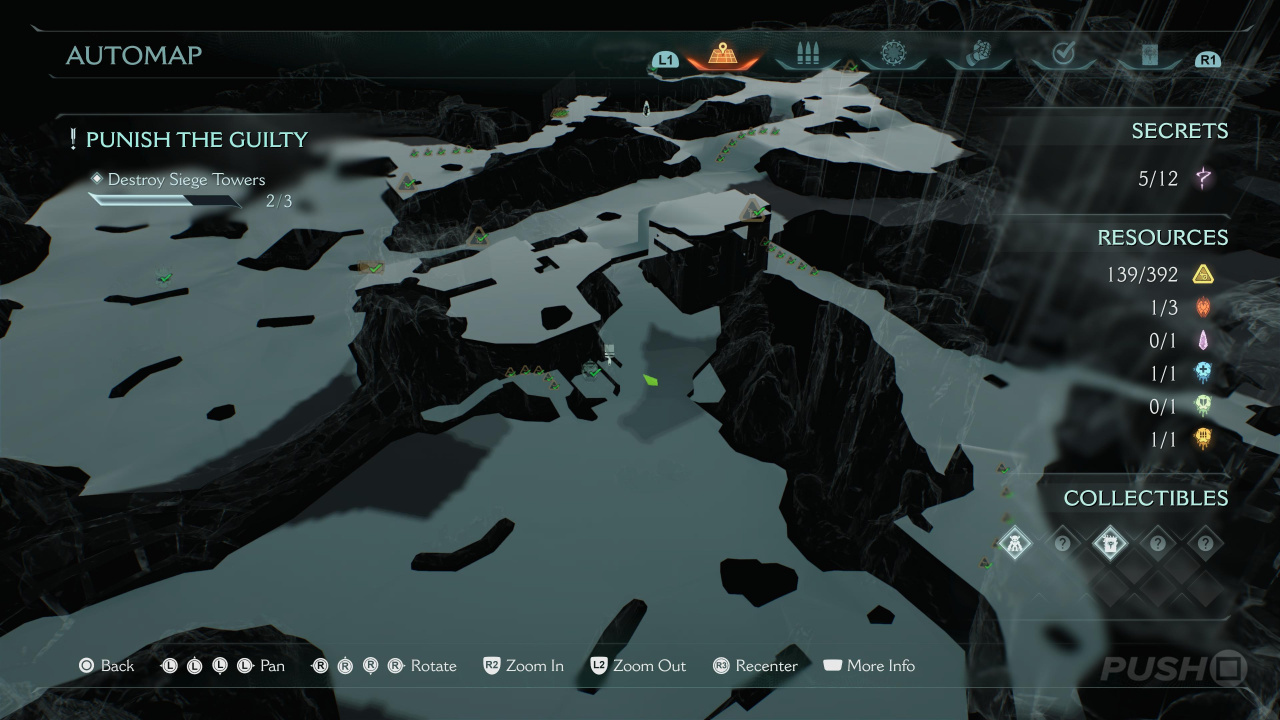The width and height of the screenshot is (1280, 720).
Task: Switch to the armored fist tab
Action: (x=979, y=54)
